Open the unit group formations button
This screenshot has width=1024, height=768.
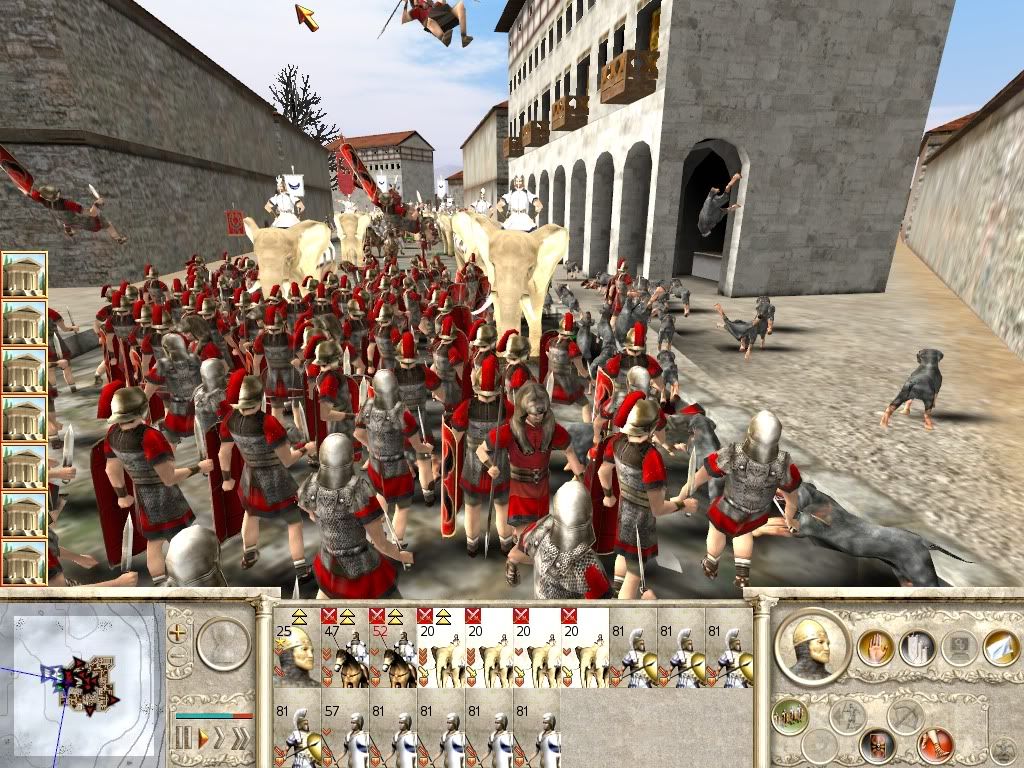click(789, 715)
